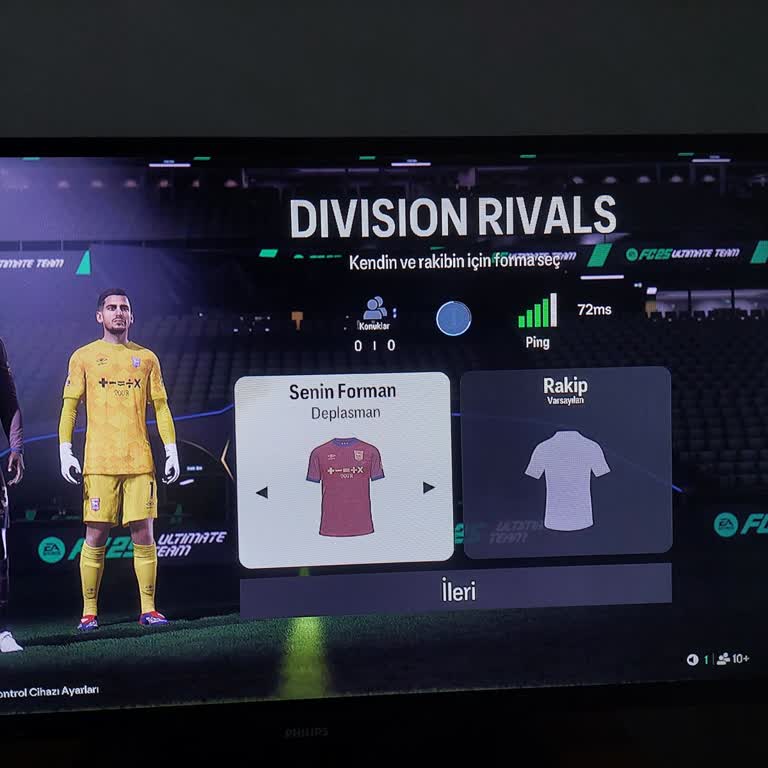Switch to the next kit with right arrow
Screen dimensions: 768x768
(429, 488)
